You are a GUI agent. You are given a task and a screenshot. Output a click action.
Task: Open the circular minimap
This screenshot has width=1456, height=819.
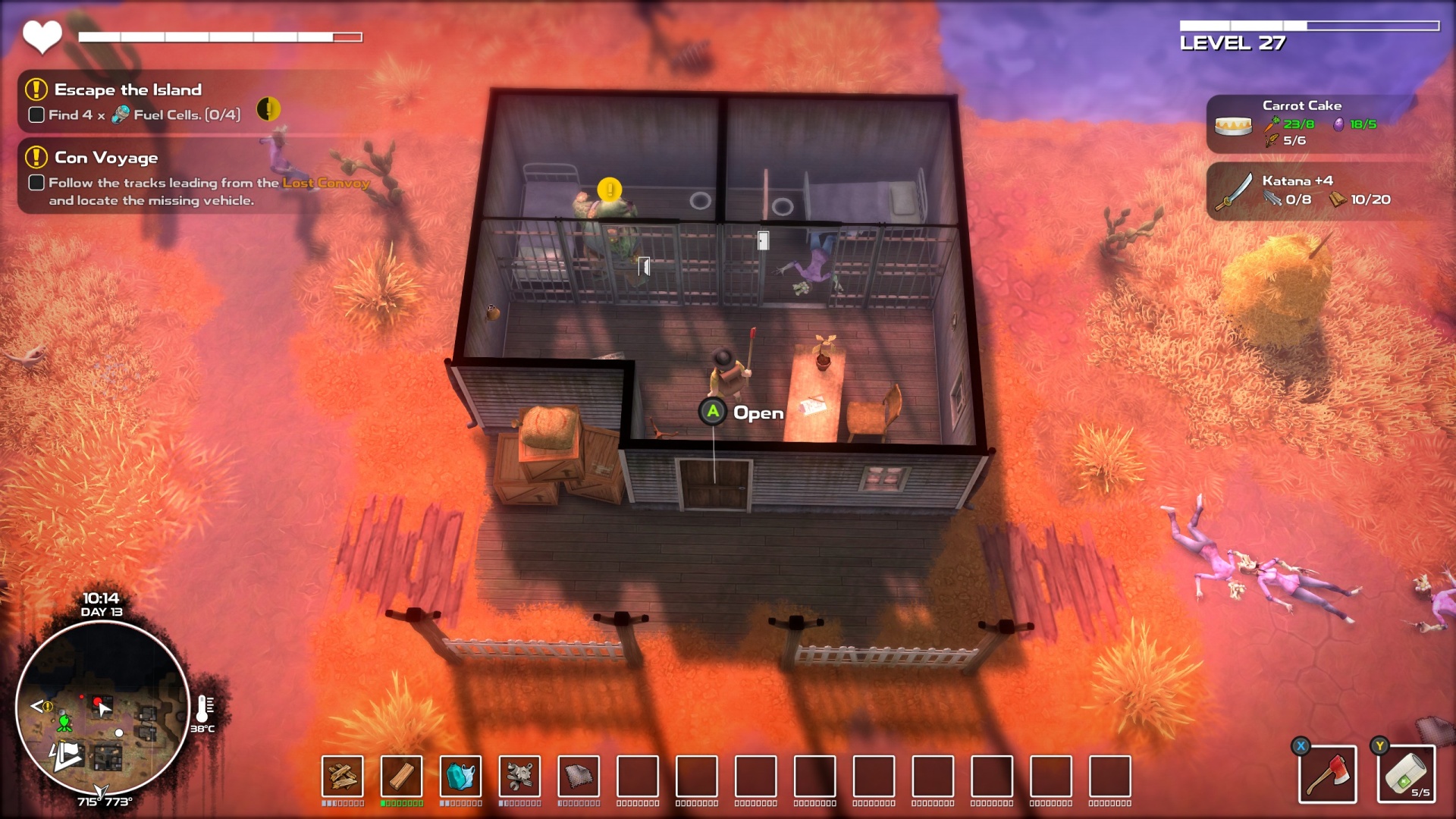[102, 707]
